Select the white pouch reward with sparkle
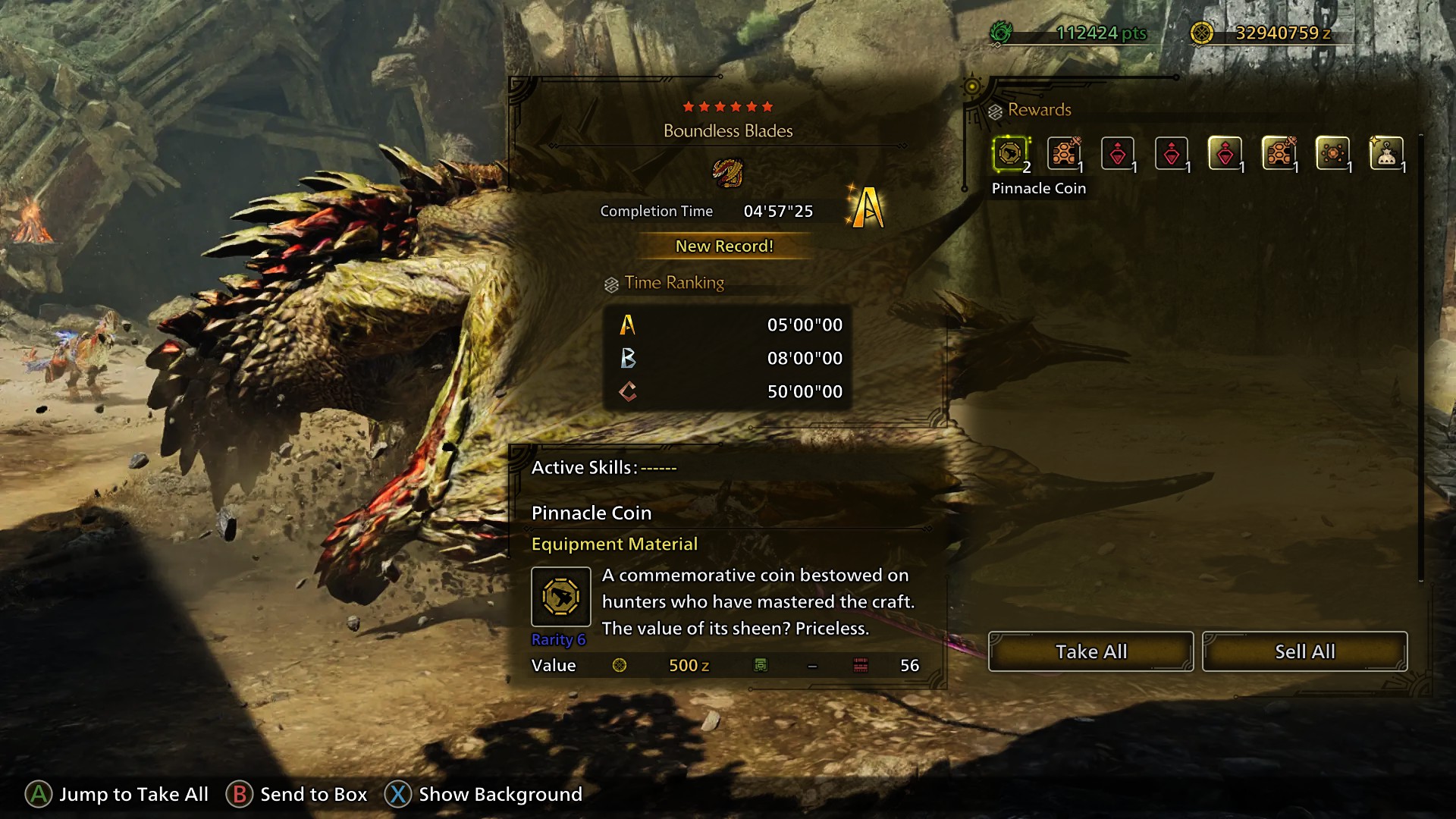This screenshot has width=1456, height=819. (x=1386, y=154)
